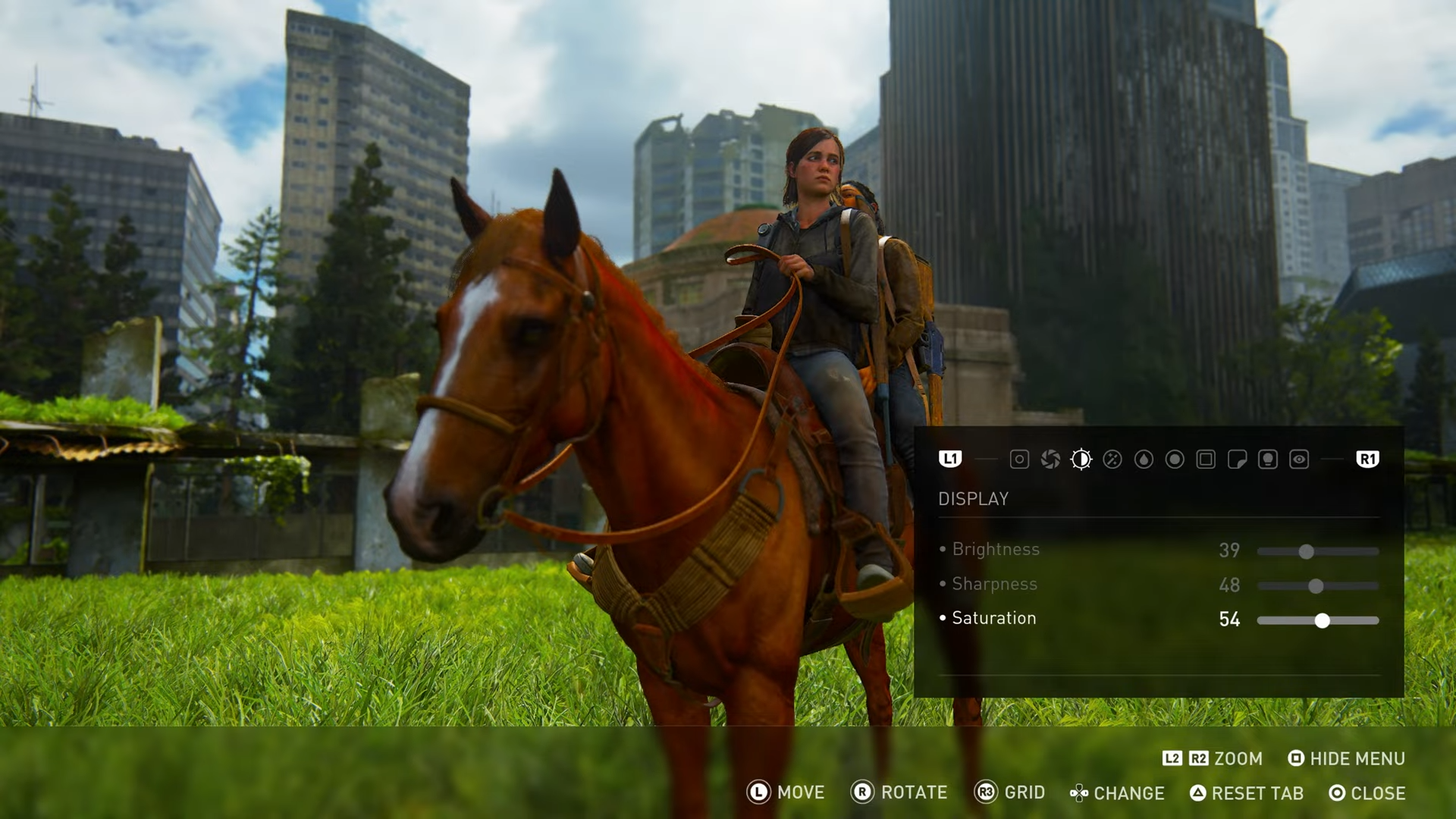The height and width of the screenshot is (819, 1456).
Task: Adjust the Sharpness slider track
Action: 1318,586
